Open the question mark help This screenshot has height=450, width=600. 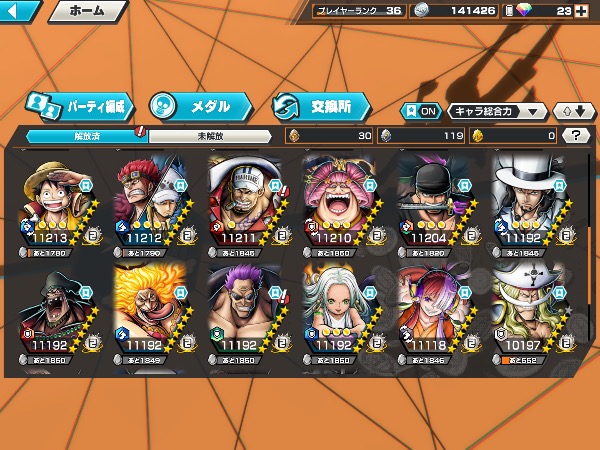576,135
